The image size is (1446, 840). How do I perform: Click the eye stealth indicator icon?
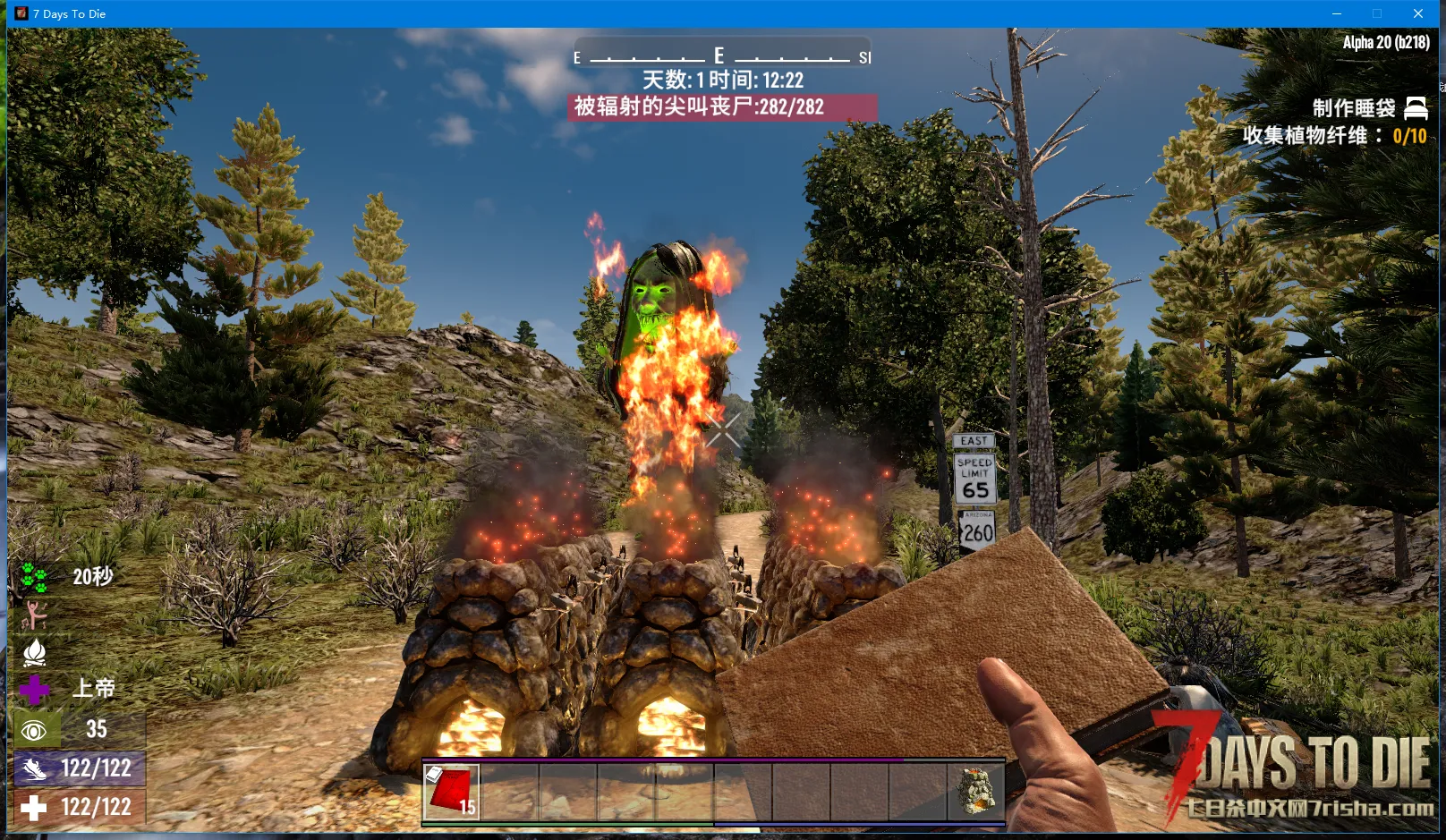pos(34,731)
